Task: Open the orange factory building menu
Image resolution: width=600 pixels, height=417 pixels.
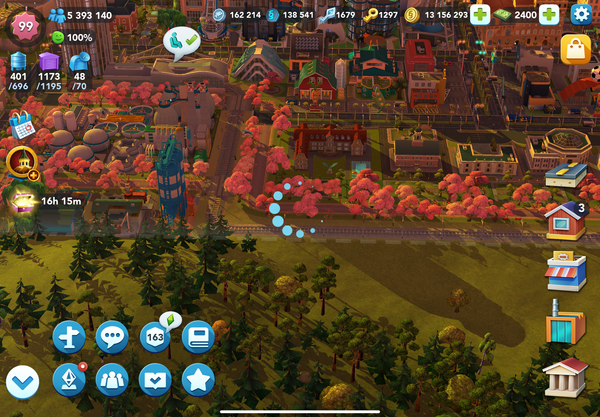Action: click(565, 321)
